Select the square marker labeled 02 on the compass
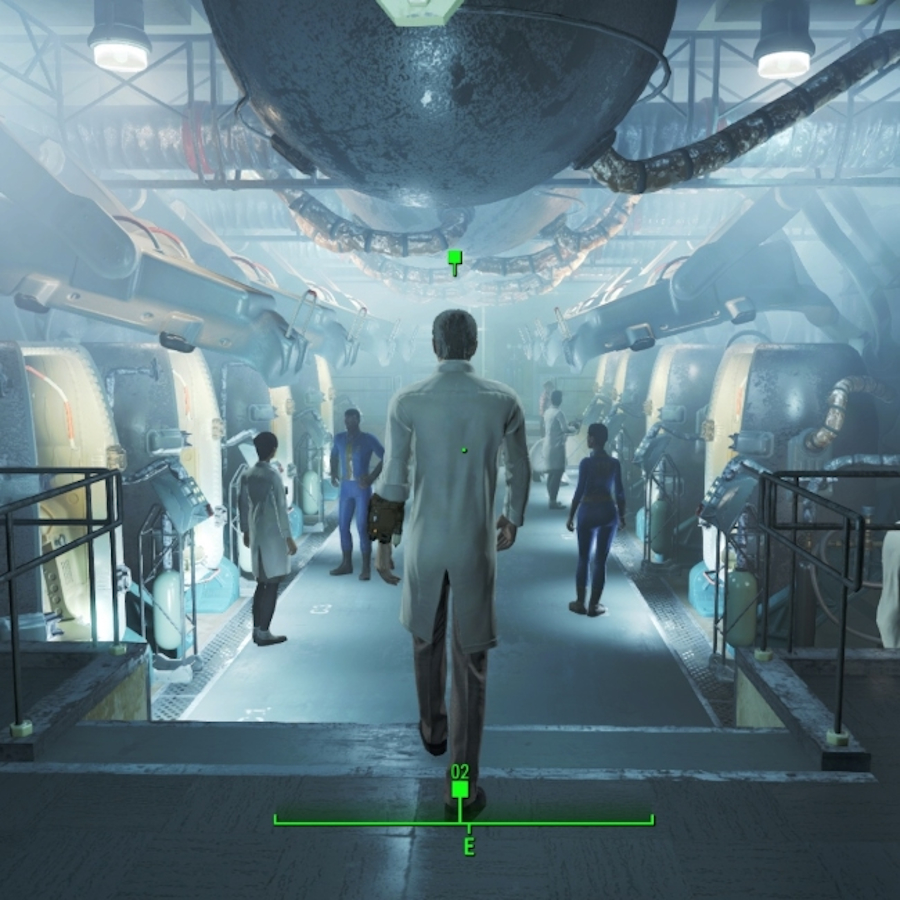900x900 pixels. click(460, 789)
